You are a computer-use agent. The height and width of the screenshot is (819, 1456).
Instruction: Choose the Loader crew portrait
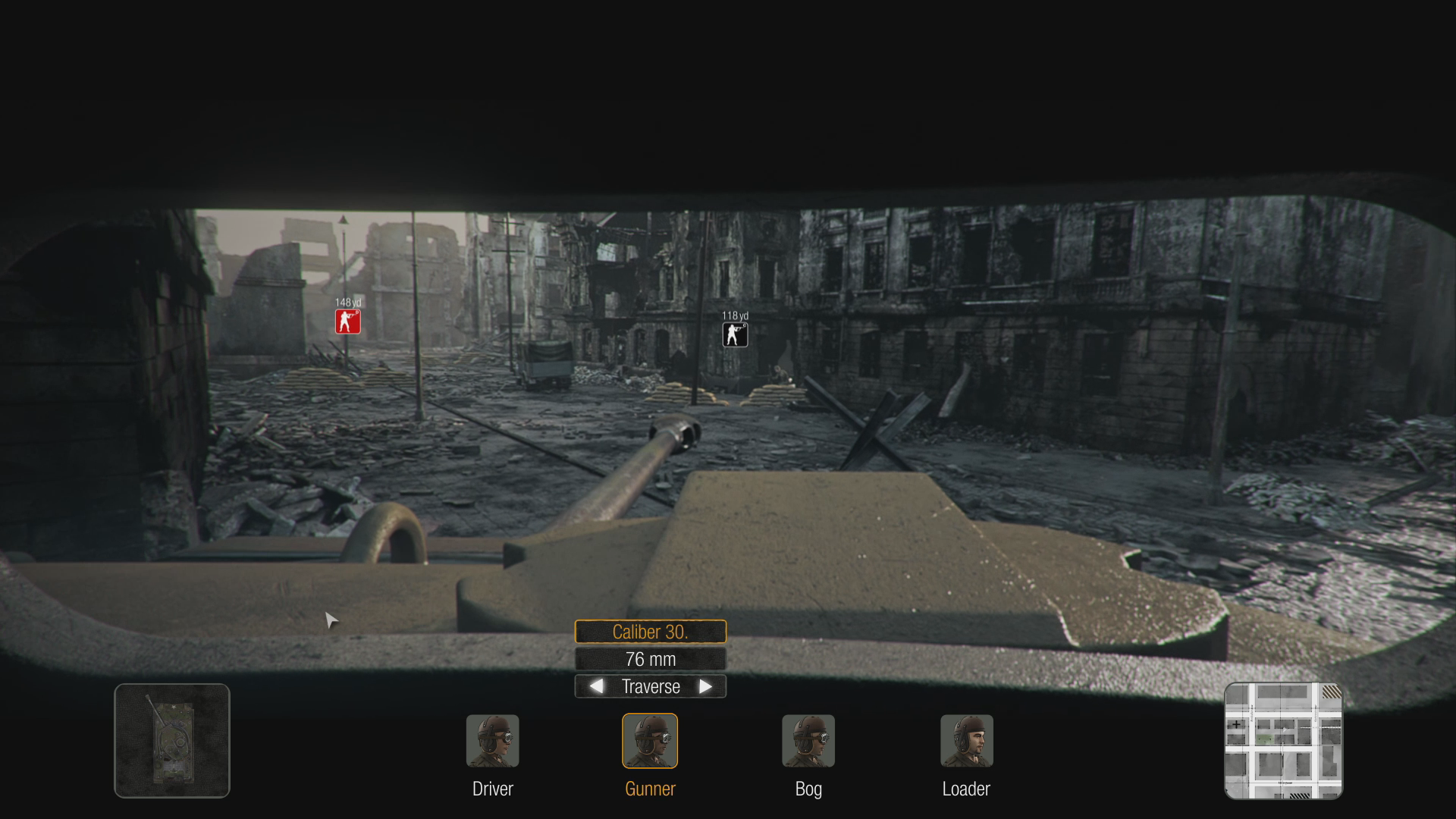click(x=966, y=741)
